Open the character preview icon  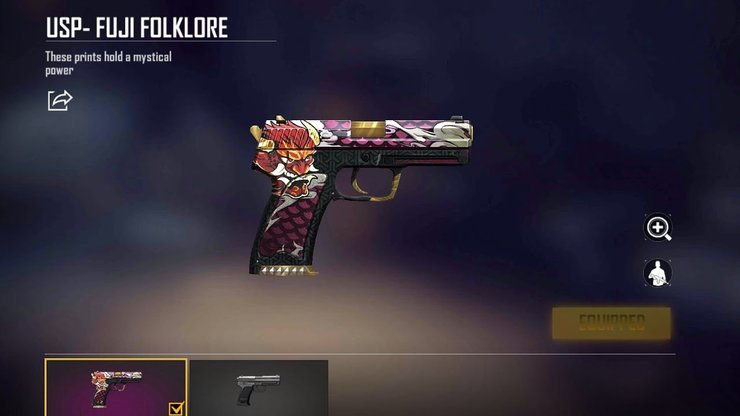(658, 272)
